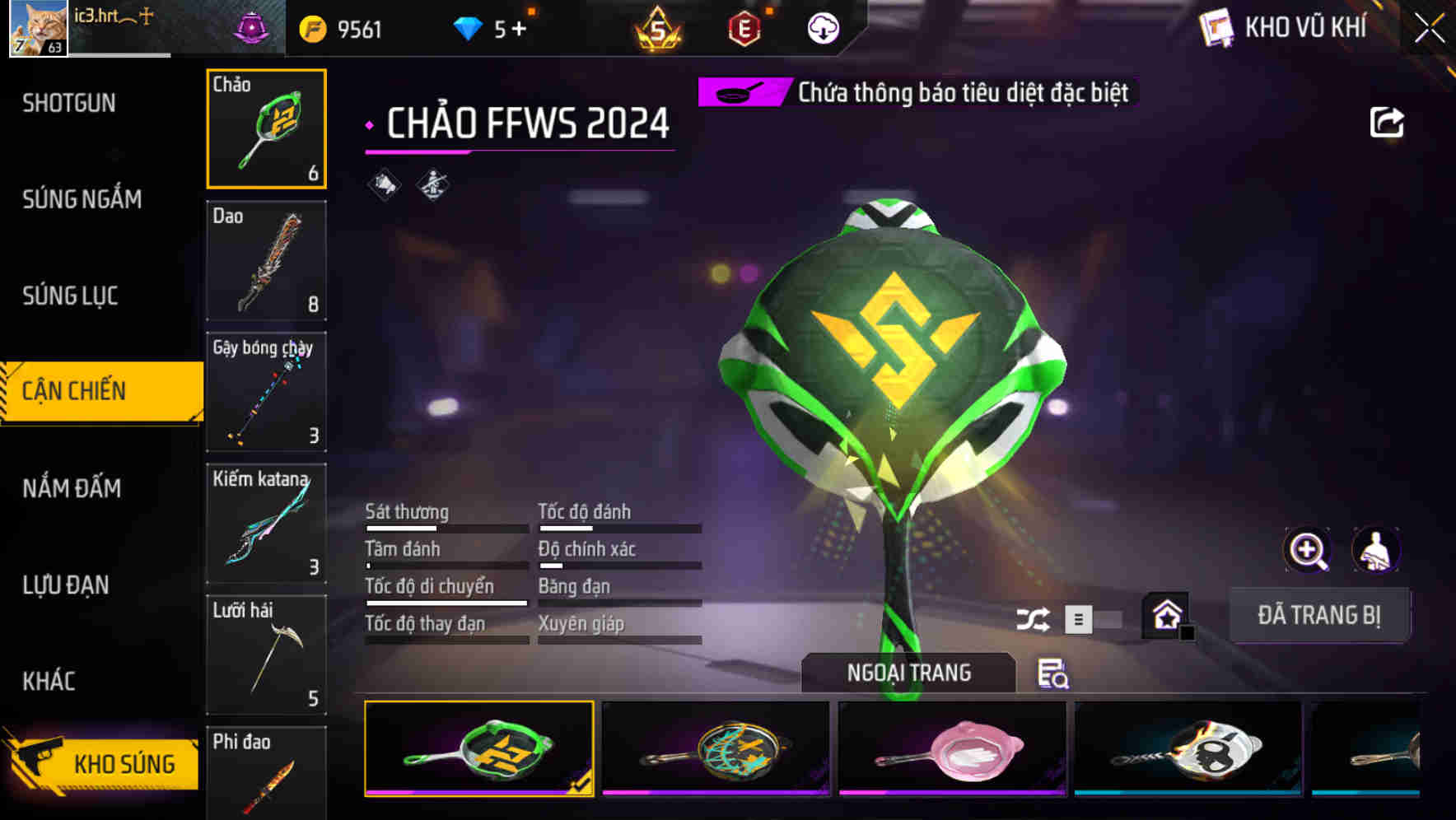1456x820 pixels.
Task: Toggle the favorite home-star marker
Action: (x=1166, y=613)
